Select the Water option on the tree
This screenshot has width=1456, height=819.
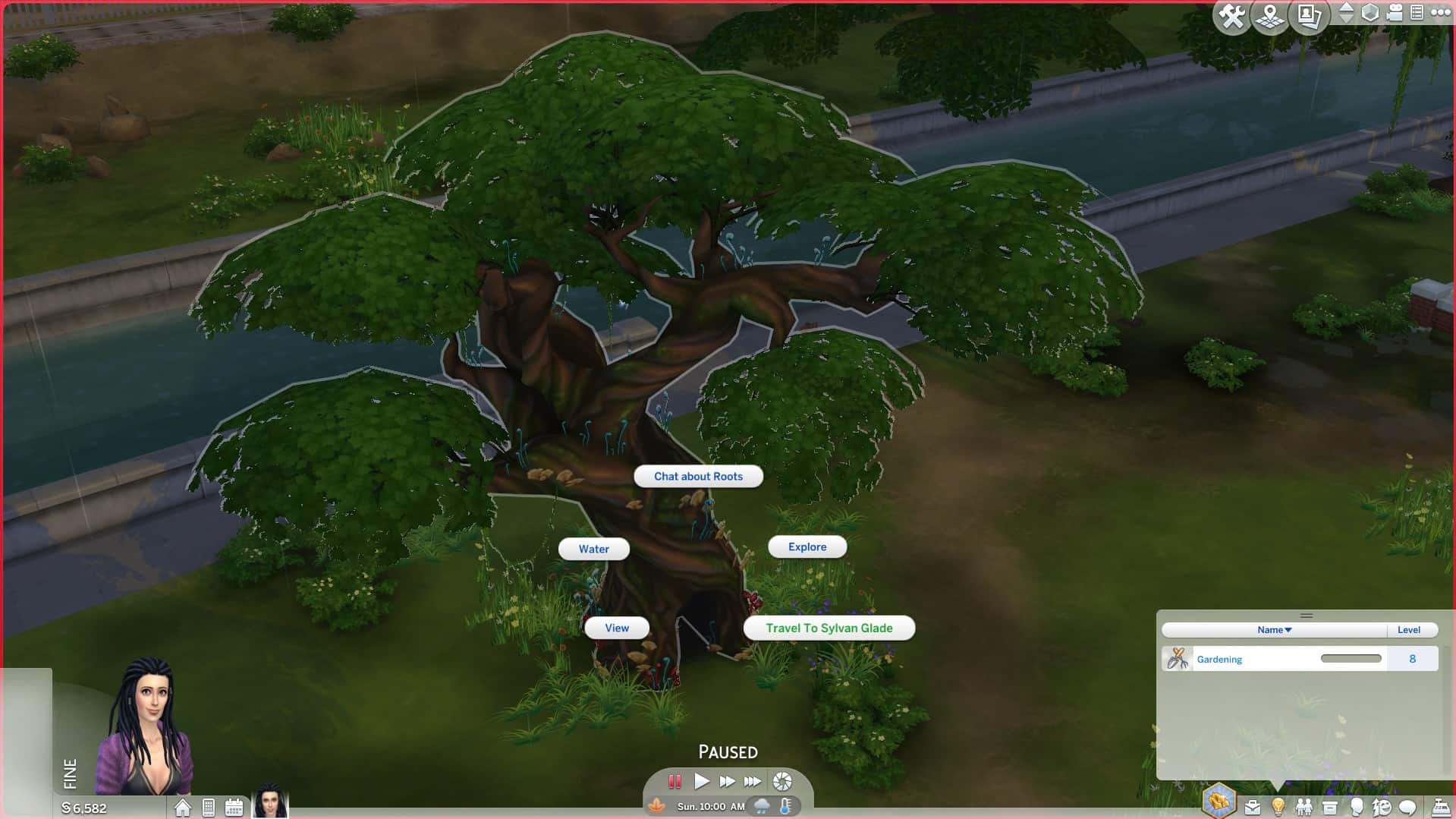(x=593, y=549)
